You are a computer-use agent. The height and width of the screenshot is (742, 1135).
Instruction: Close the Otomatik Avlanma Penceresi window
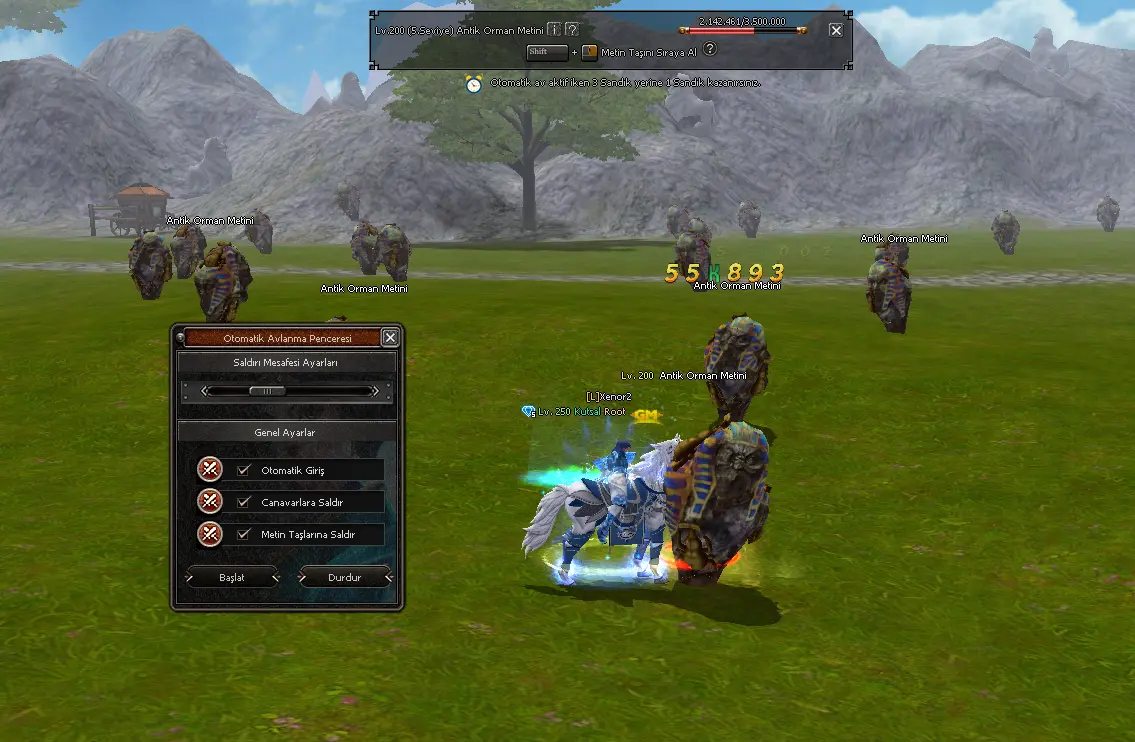pos(390,338)
